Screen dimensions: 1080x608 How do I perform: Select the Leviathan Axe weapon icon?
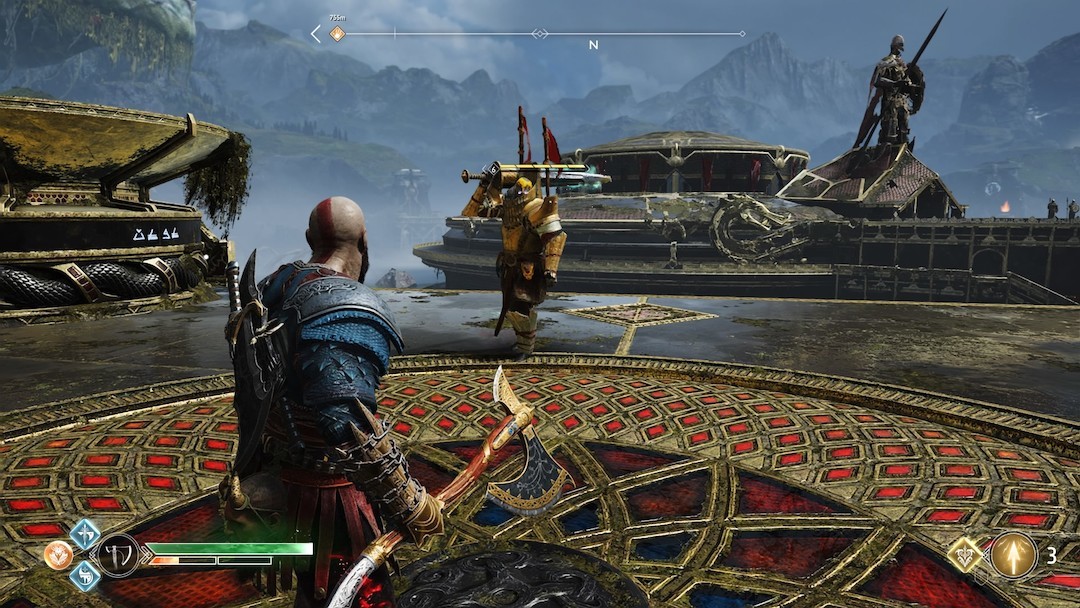[x=118, y=555]
